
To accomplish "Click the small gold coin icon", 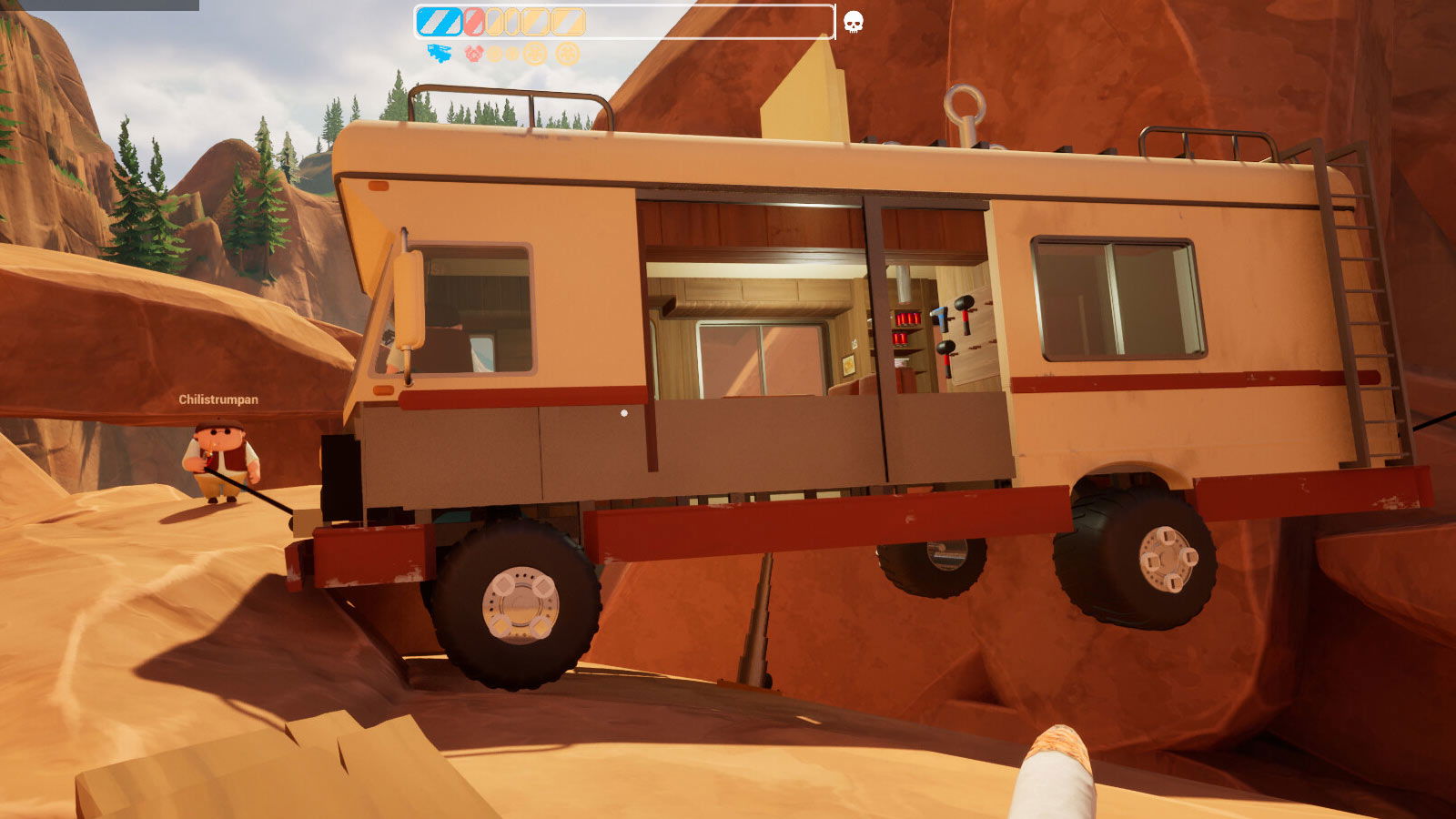I will pyautogui.click(x=496, y=53).
